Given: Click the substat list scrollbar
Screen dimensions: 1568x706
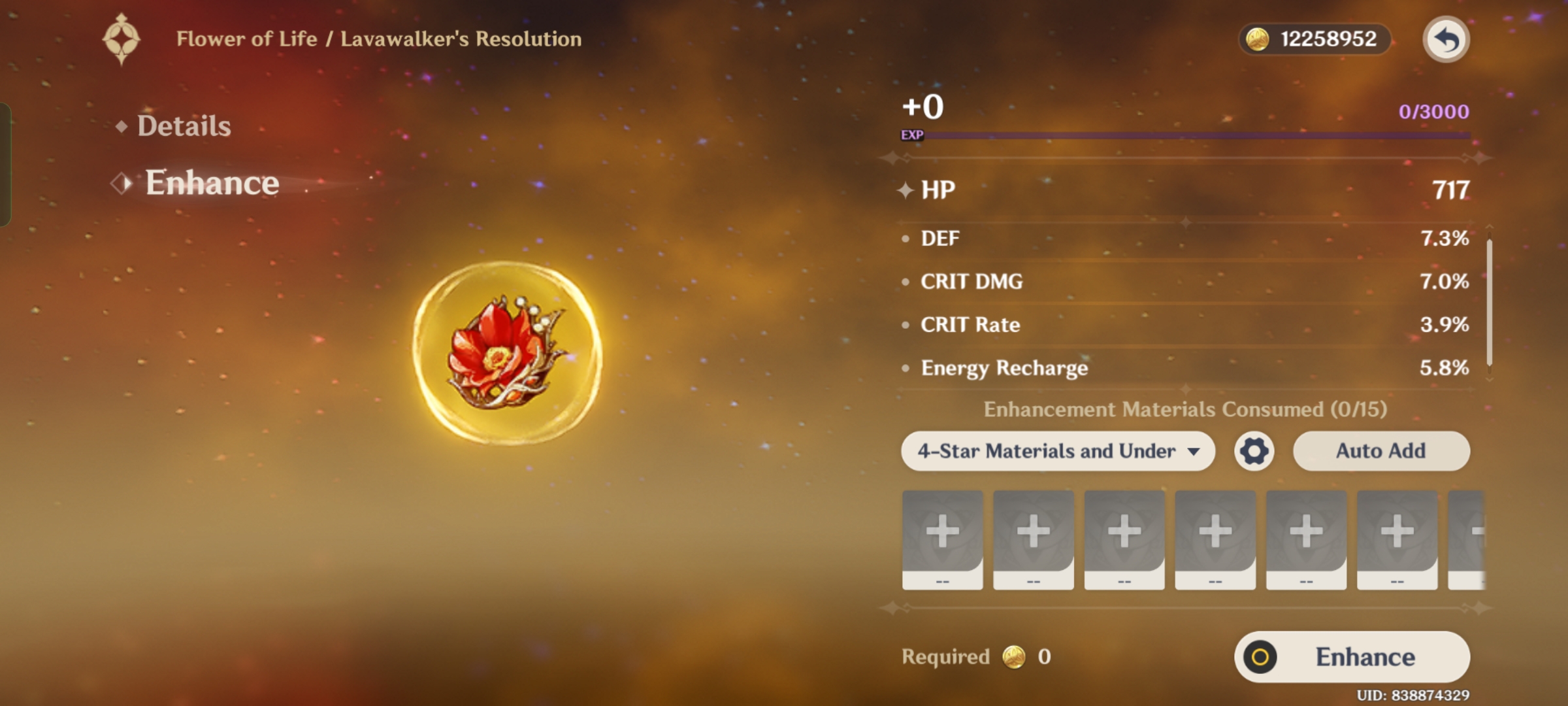Looking at the screenshot, I should coord(1490,302).
